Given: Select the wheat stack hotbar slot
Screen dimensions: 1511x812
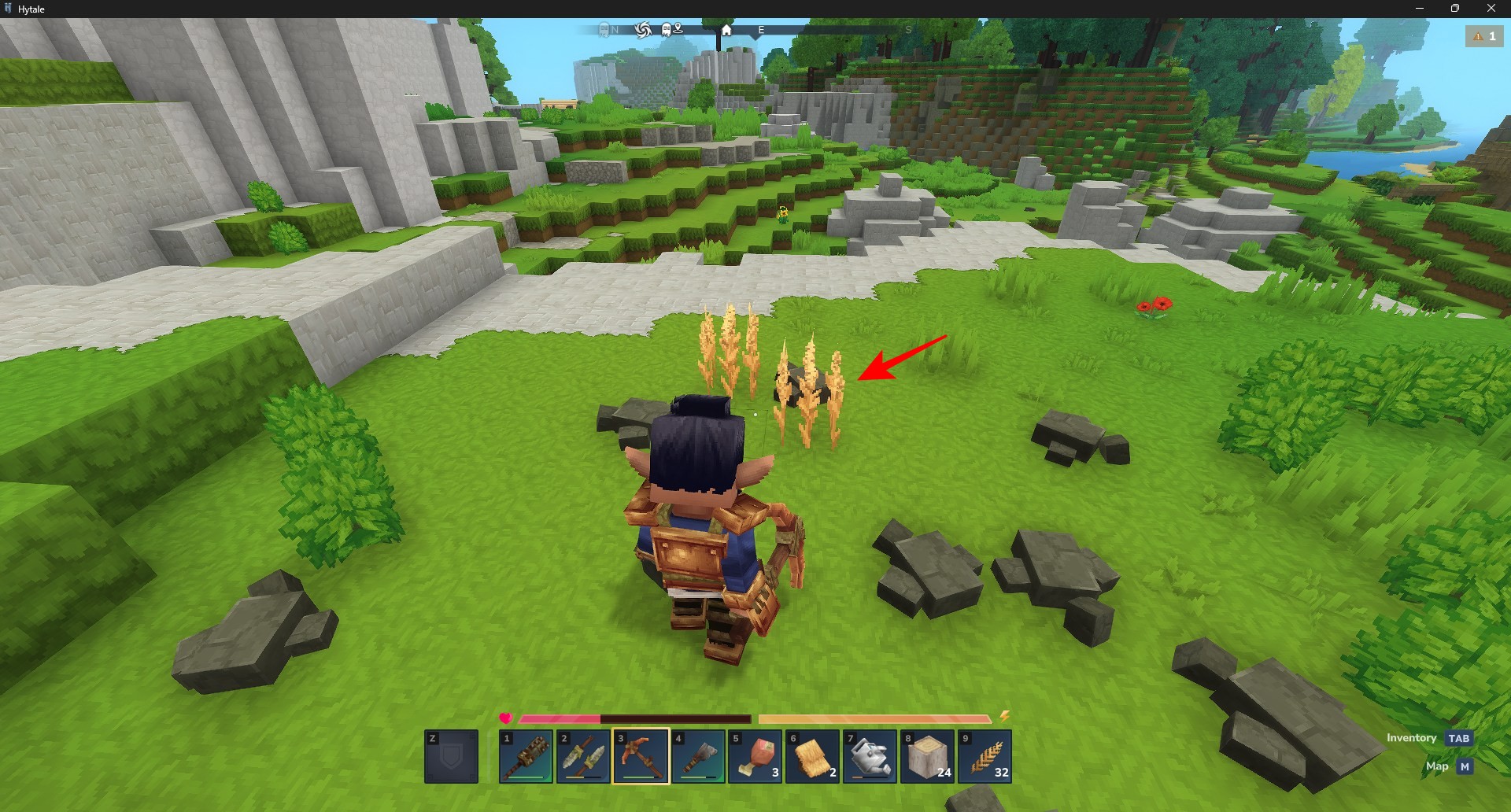Looking at the screenshot, I should click(985, 756).
